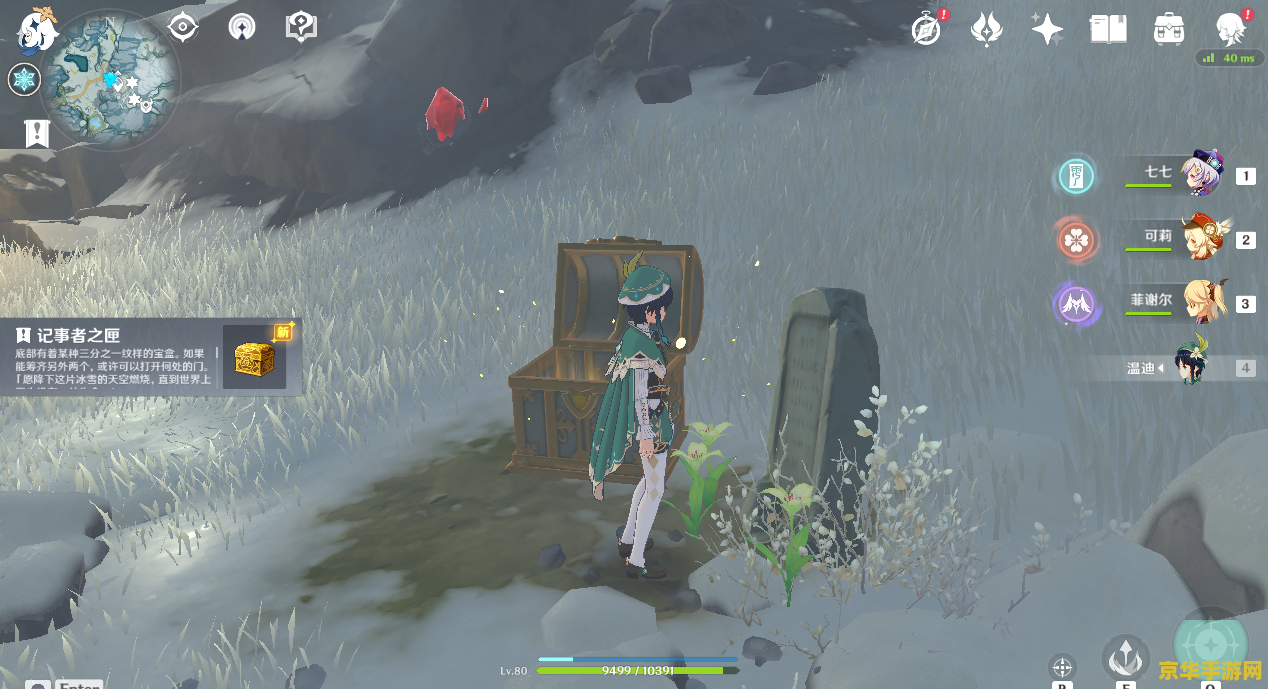
Task: Open the winged wish icon
Action: [987, 30]
